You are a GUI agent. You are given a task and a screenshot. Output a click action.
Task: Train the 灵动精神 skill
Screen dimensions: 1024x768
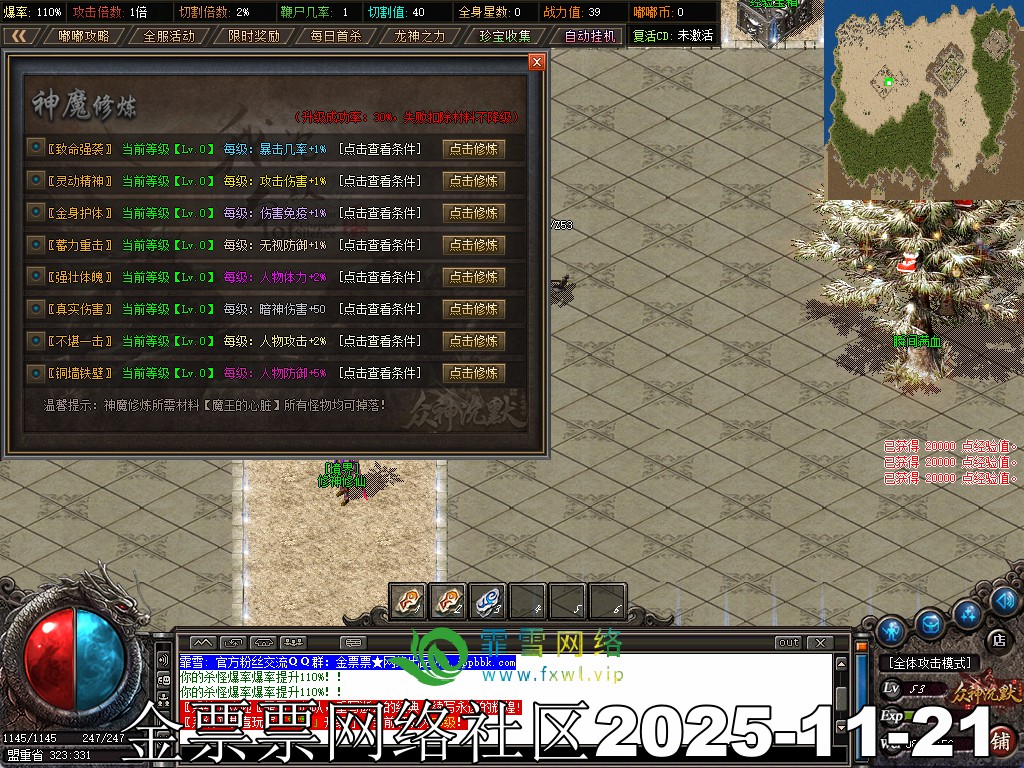(473, 181)
